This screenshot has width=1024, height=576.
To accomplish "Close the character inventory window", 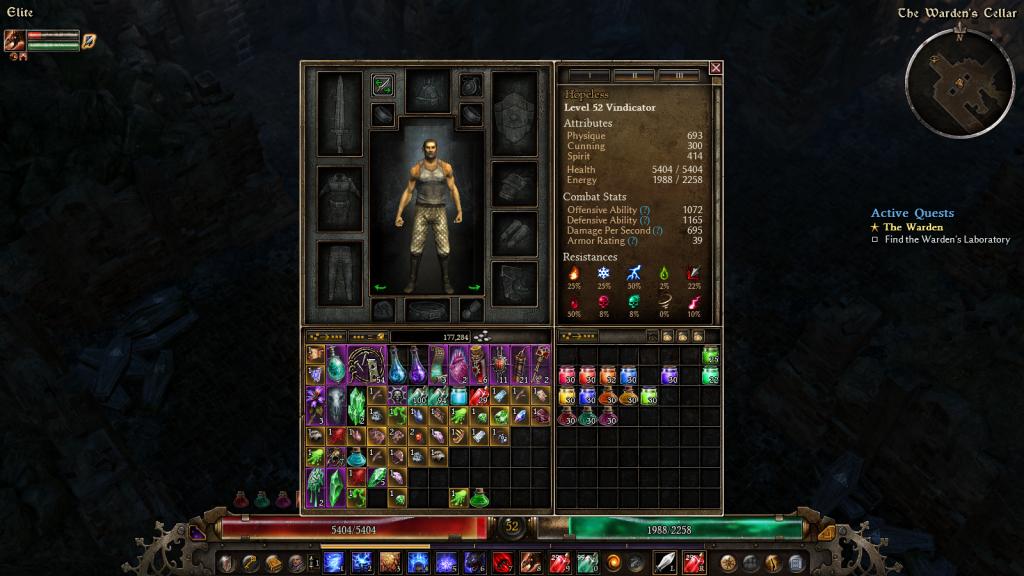I will coord(716,68).
